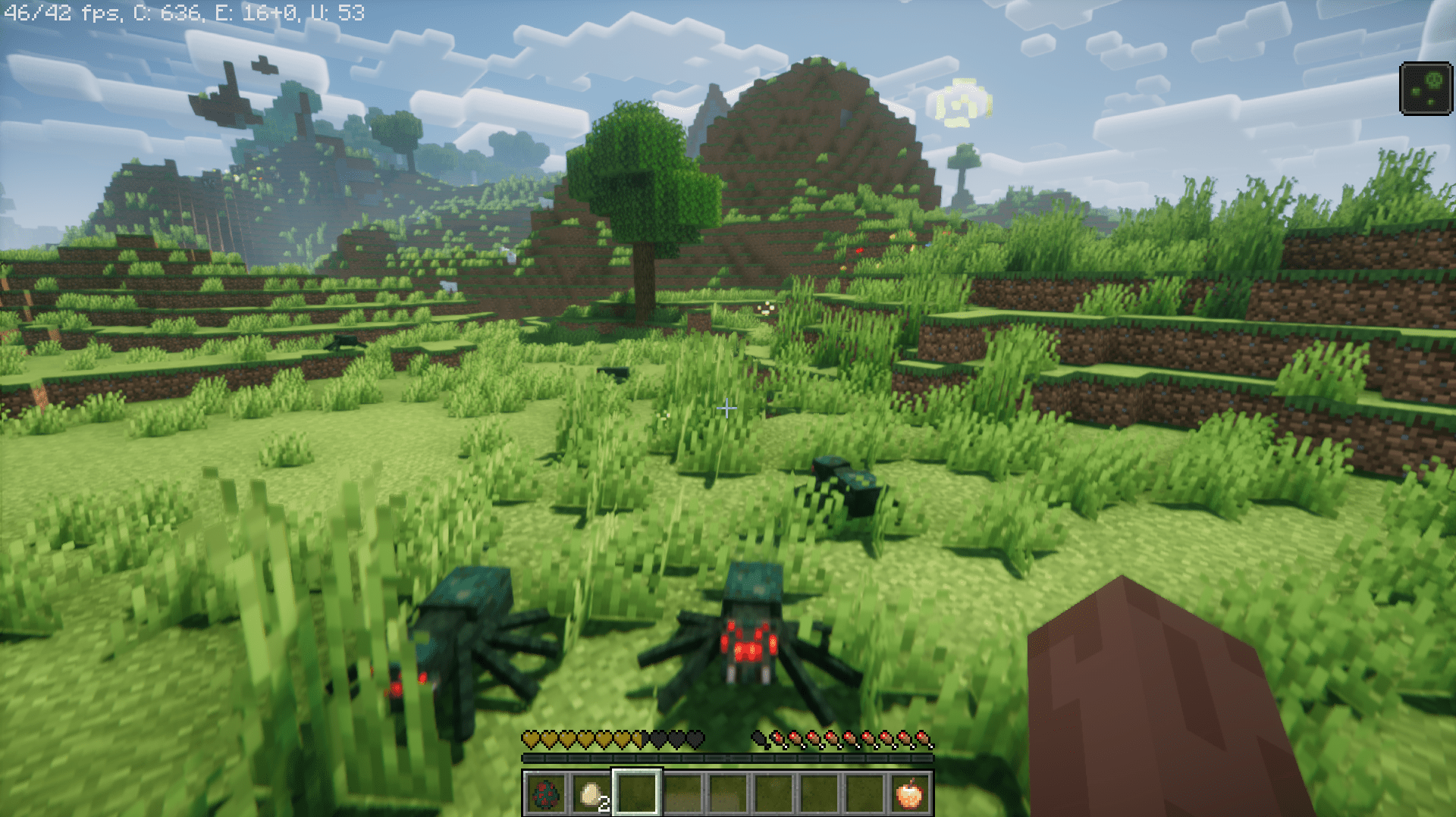The height and width of the screenshot is (817, 1456).
Task: Click the apple in the rightmost hotbar slot
Action: [908, 796]
